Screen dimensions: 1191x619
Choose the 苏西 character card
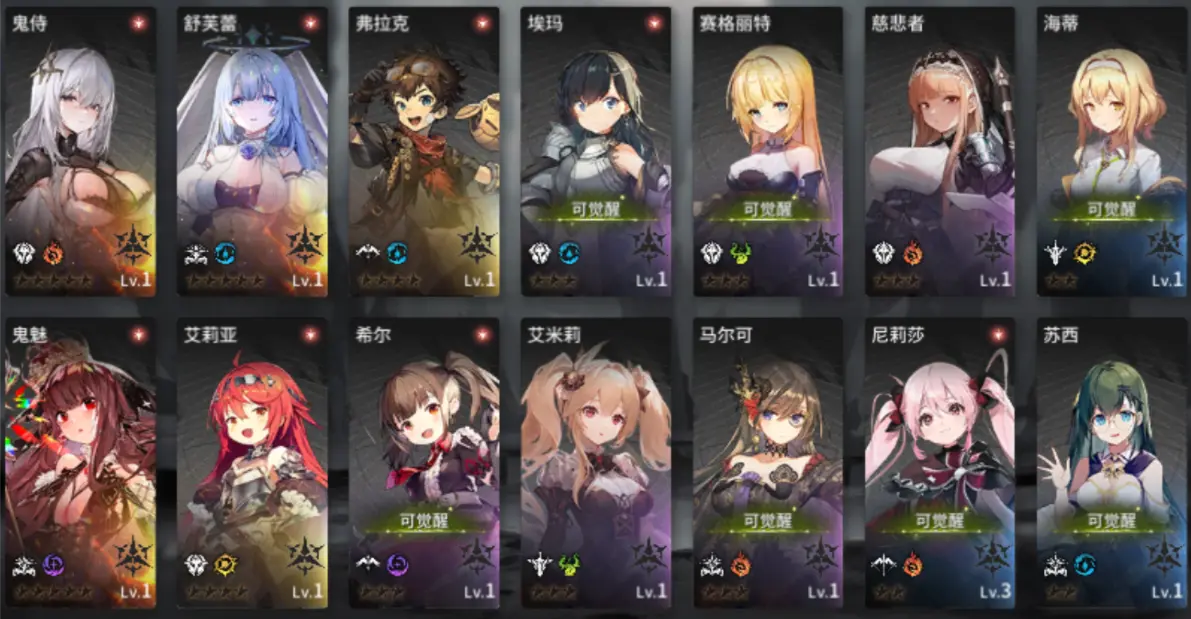[x=1111, y=462]
